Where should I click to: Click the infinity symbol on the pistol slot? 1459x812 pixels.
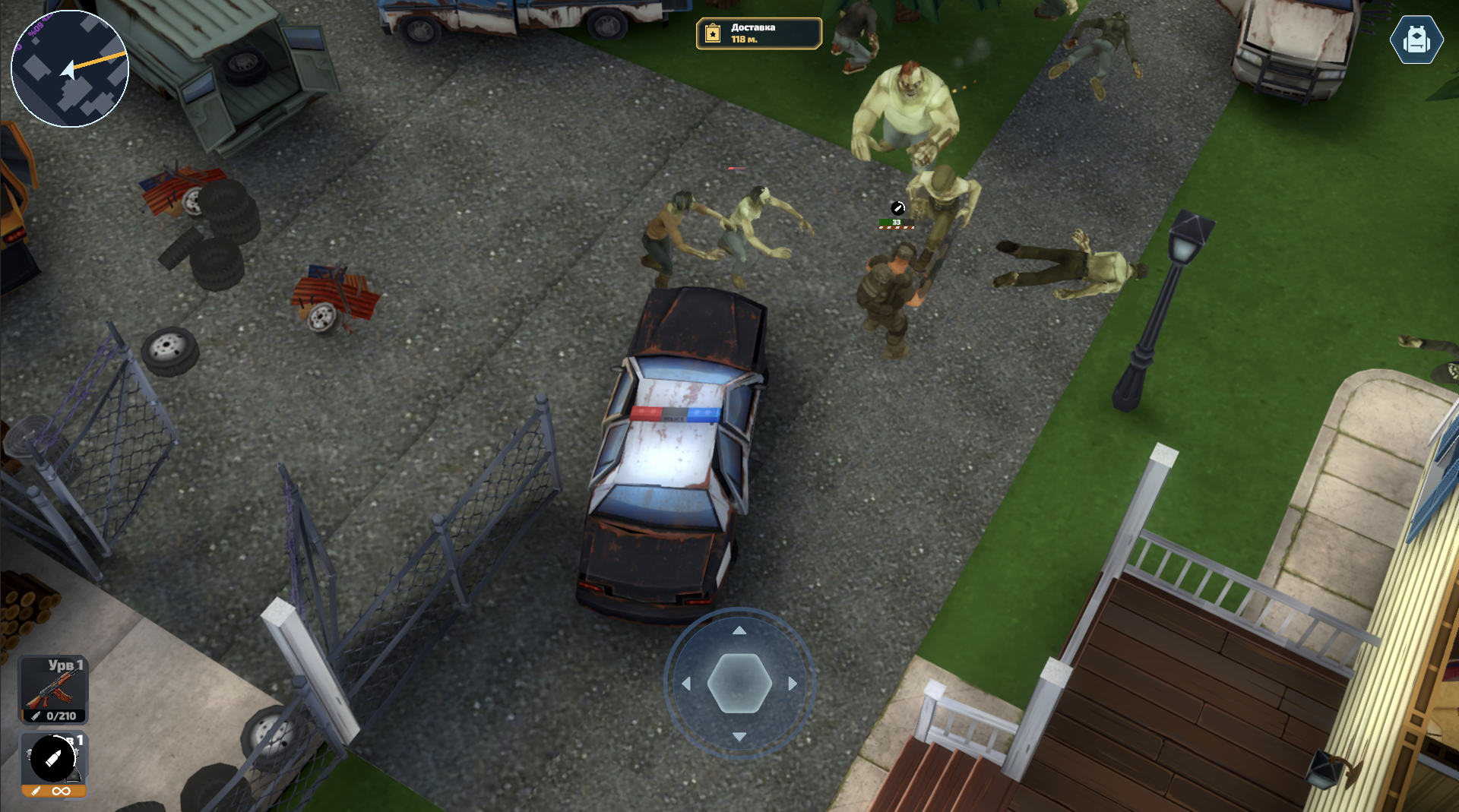pyautogui.click(x=61, y=791)
